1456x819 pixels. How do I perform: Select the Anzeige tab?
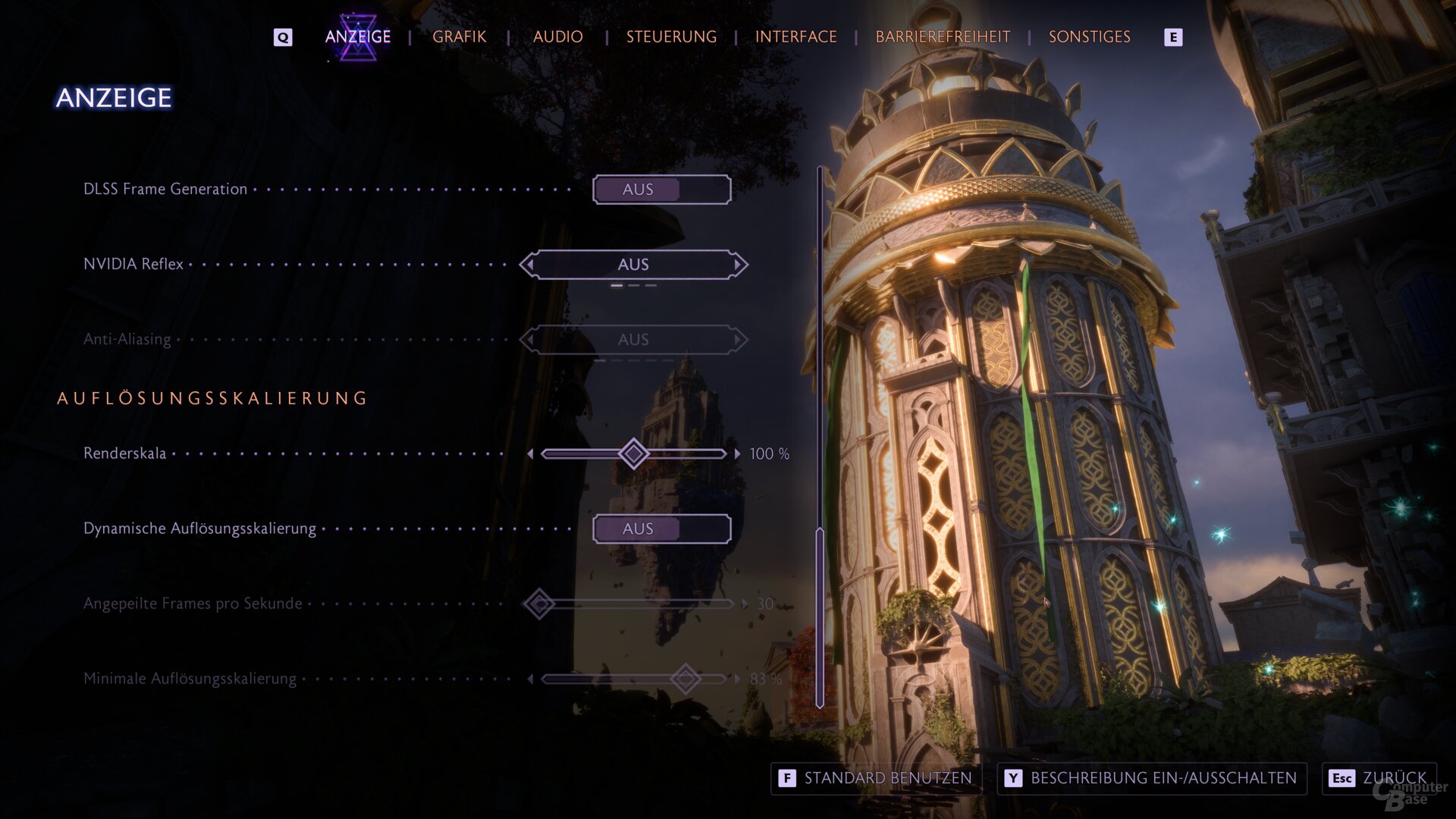pyautogui.click(x=358, y=36)
